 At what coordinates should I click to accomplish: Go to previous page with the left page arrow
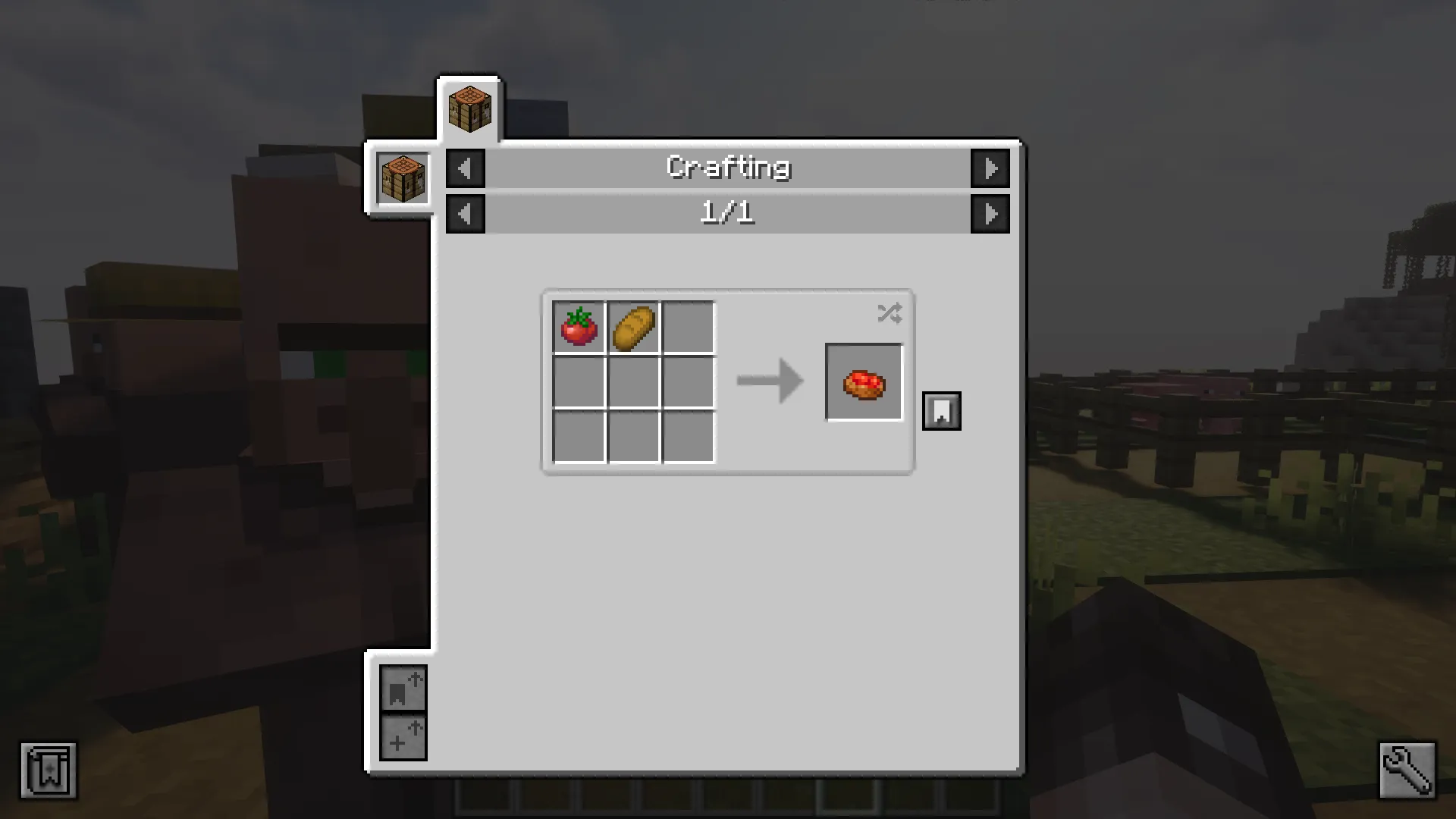465,213
